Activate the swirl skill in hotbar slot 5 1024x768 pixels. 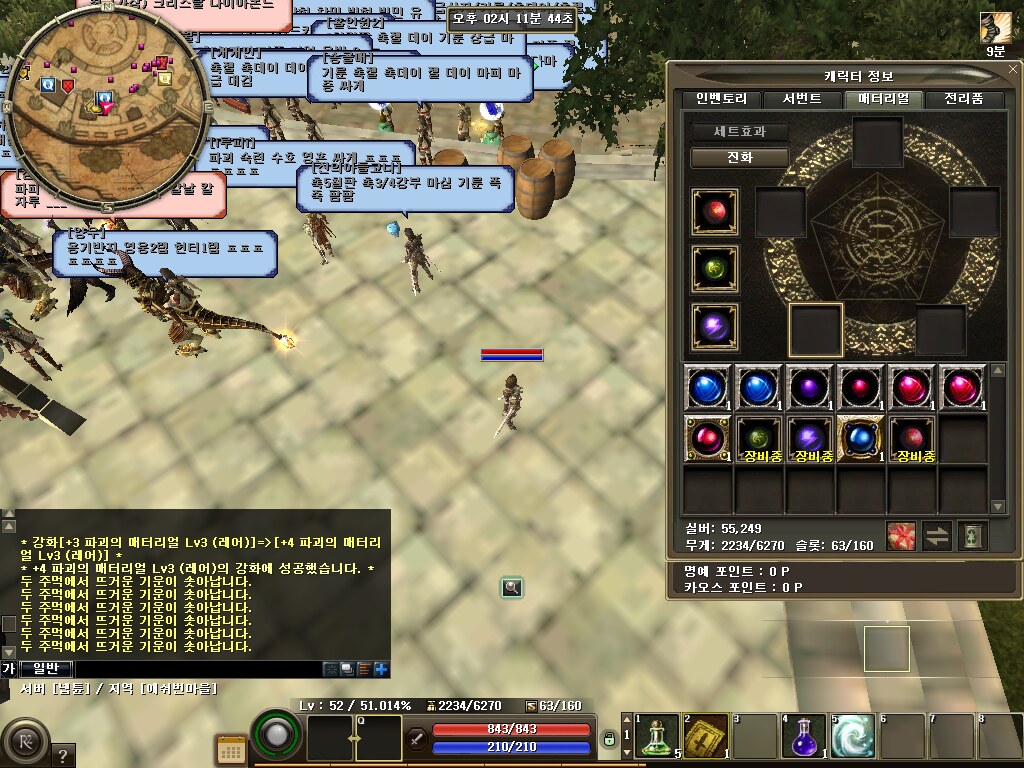[853, 737]
